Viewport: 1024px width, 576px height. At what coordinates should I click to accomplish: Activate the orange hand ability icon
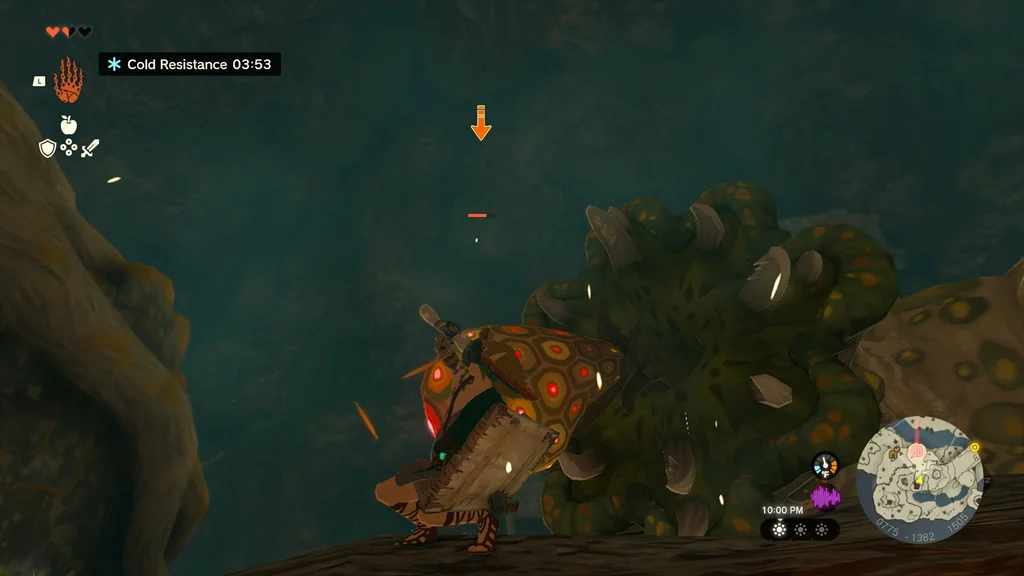point(68,80)
